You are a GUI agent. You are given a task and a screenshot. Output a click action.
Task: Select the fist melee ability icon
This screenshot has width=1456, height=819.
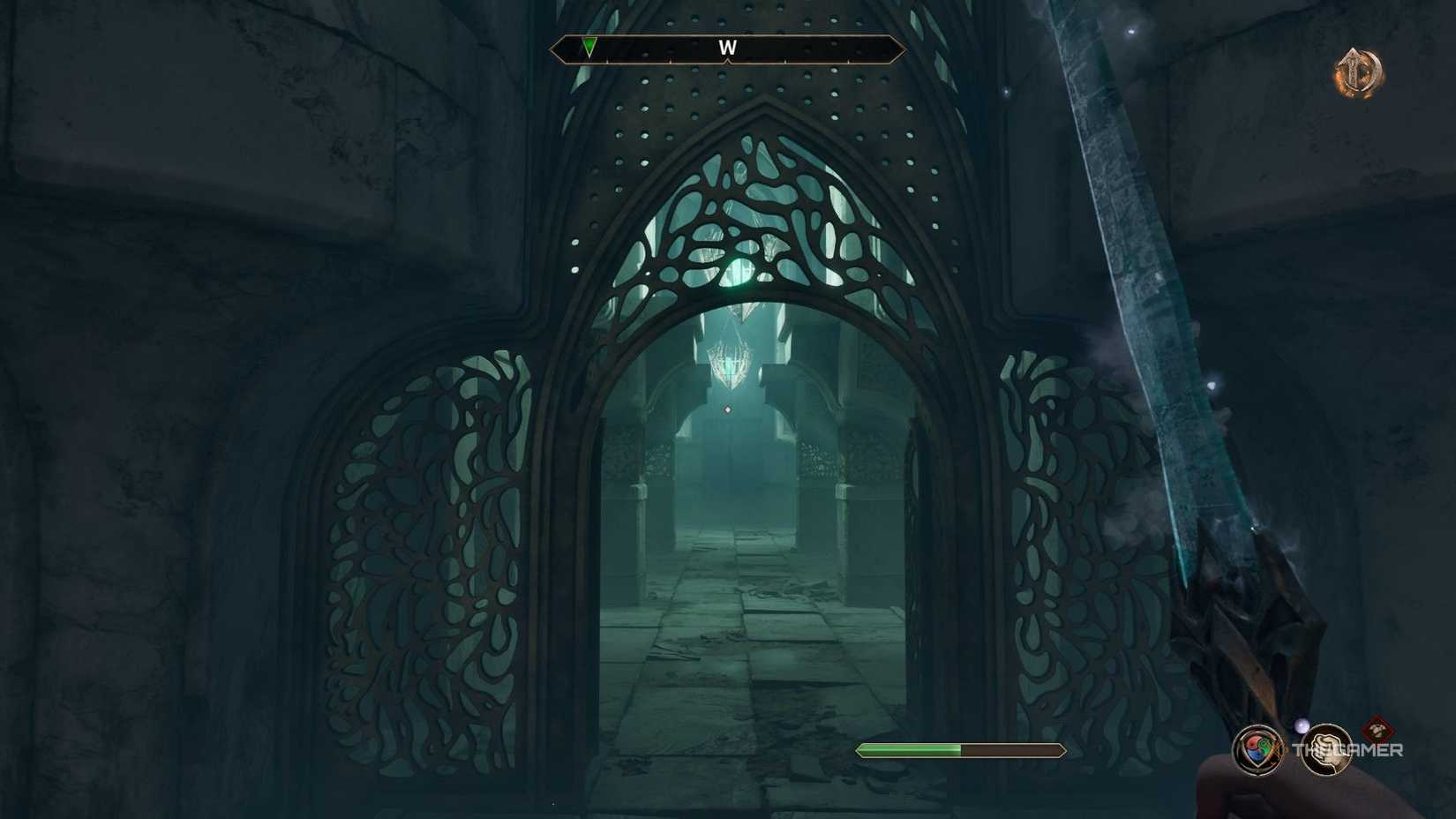pyautogui.click(x=1327, y=752)
